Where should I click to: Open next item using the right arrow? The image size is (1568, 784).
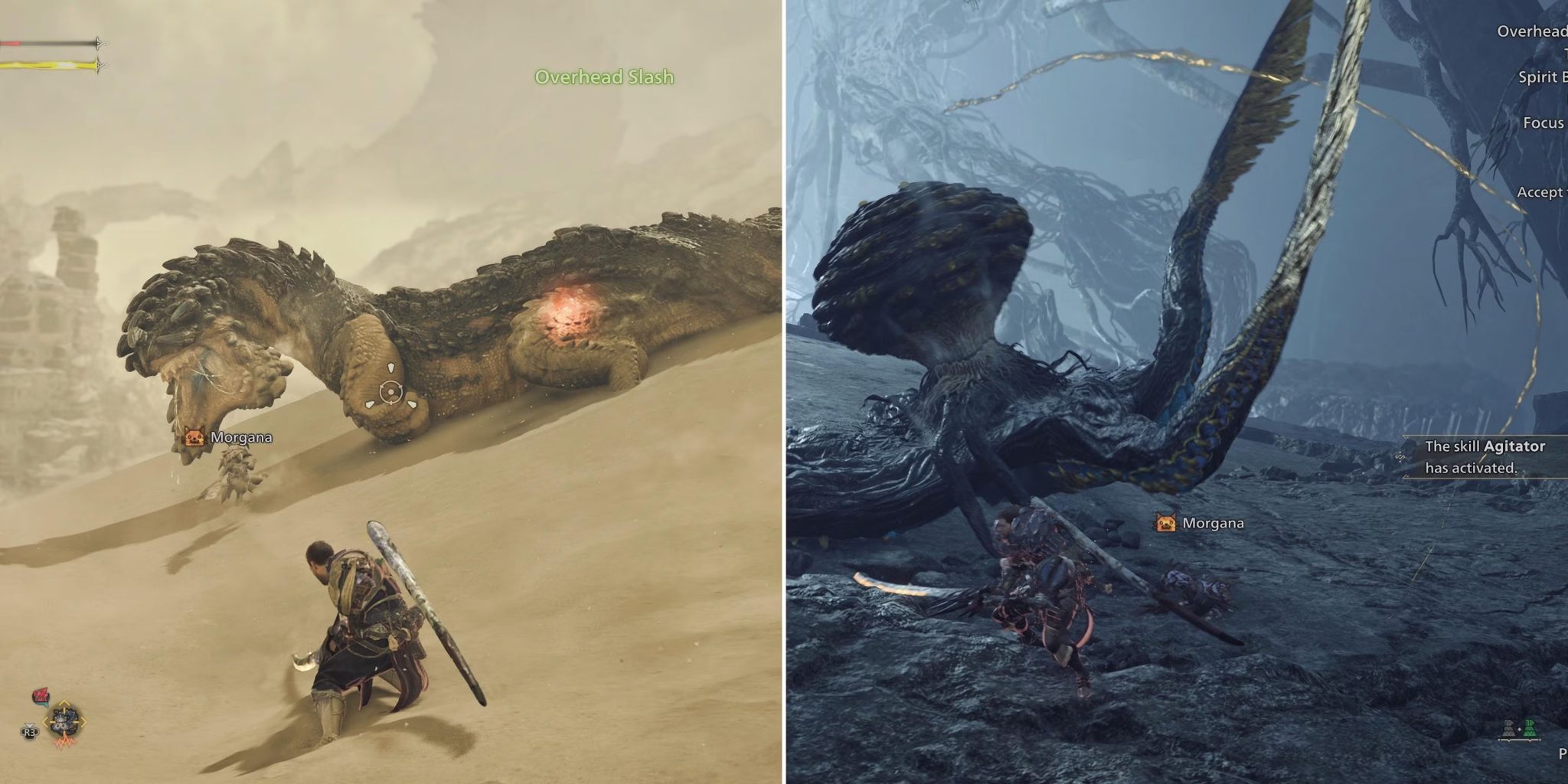[83, 722]
